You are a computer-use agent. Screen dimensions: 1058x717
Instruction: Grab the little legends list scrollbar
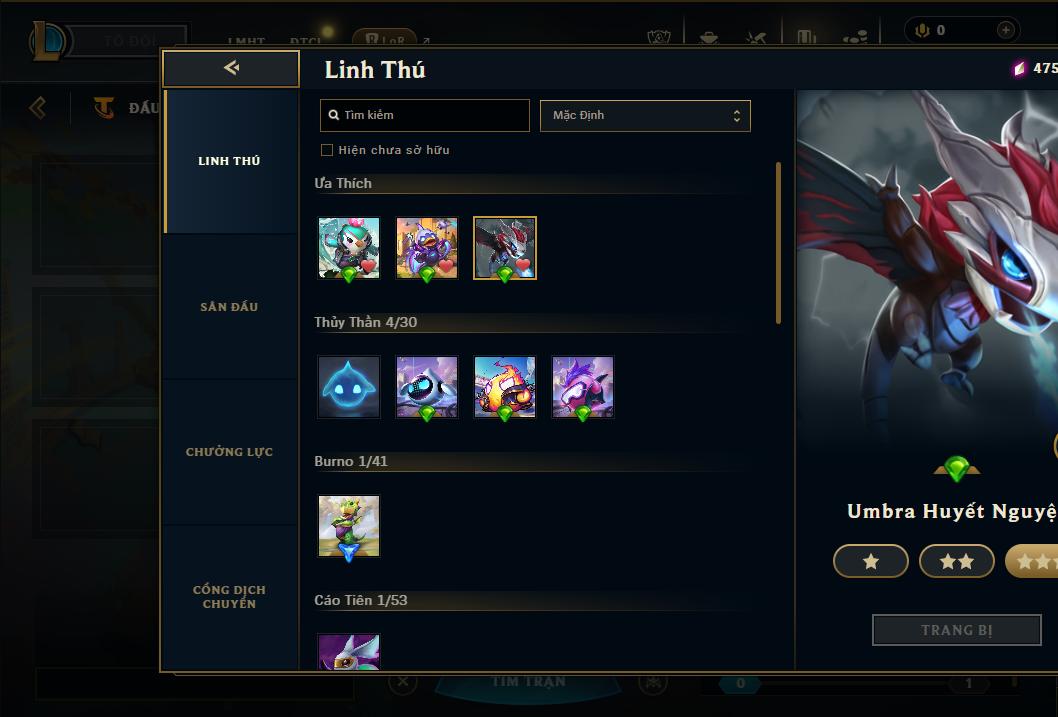coord(779,243)
